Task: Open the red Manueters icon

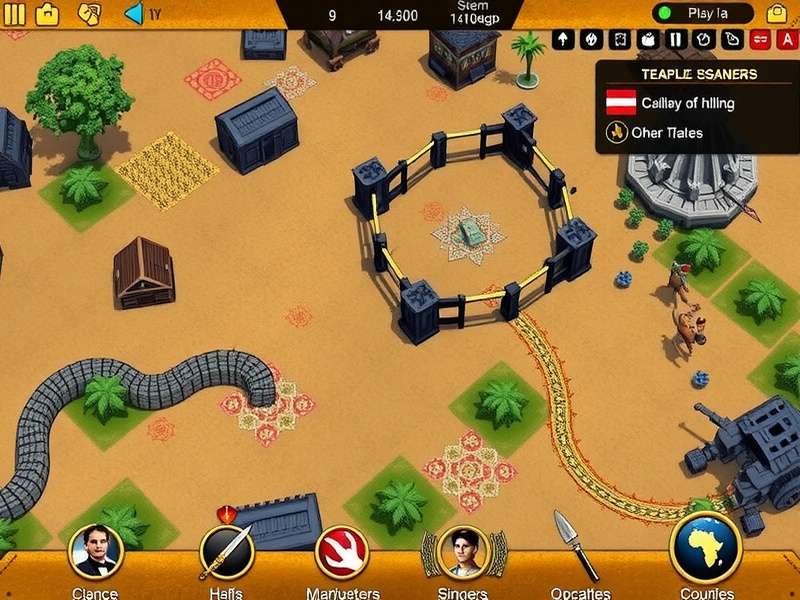Action: pos(342,552)
